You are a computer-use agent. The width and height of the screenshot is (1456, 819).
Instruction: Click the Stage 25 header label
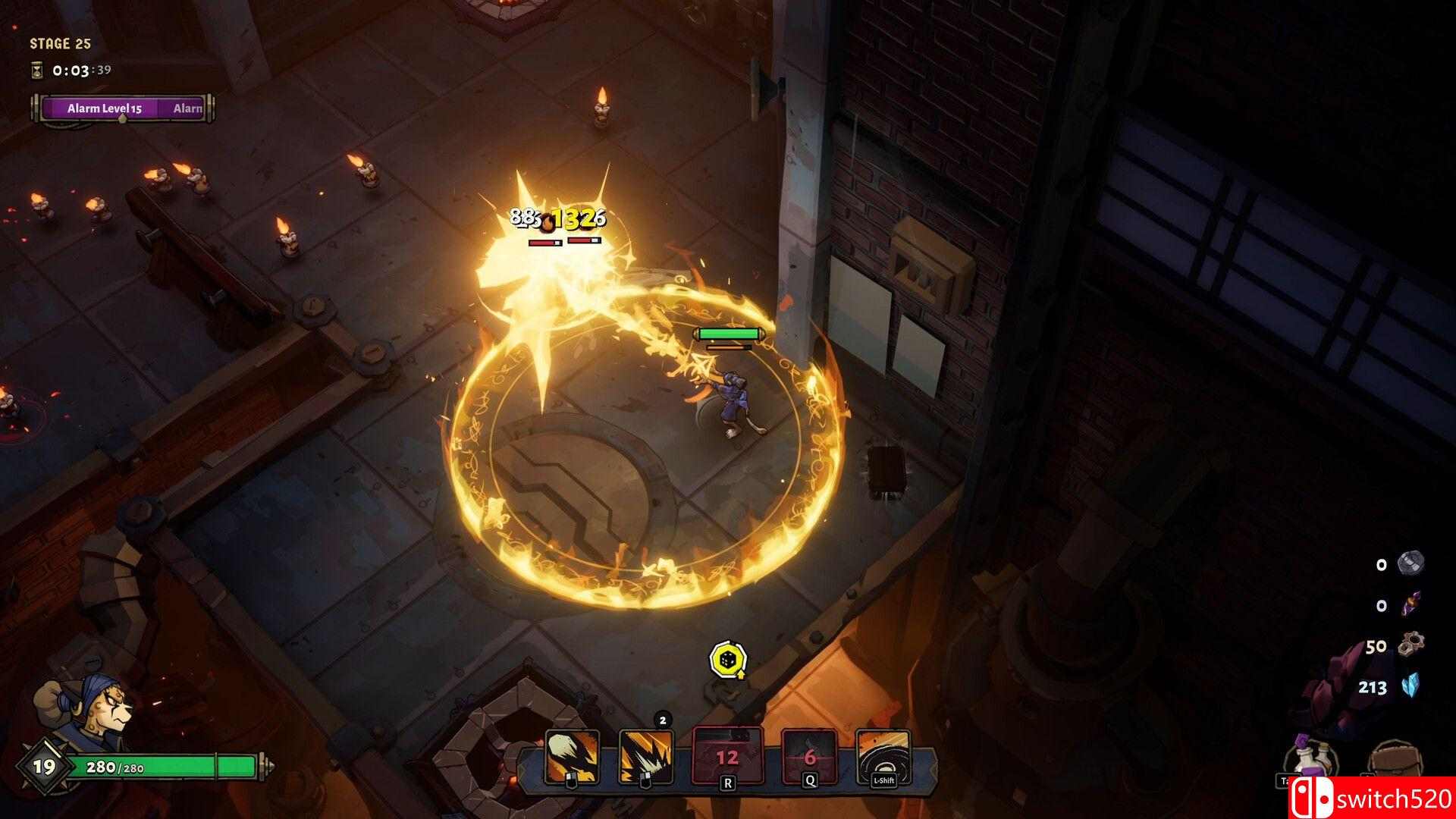pos(60,43)
